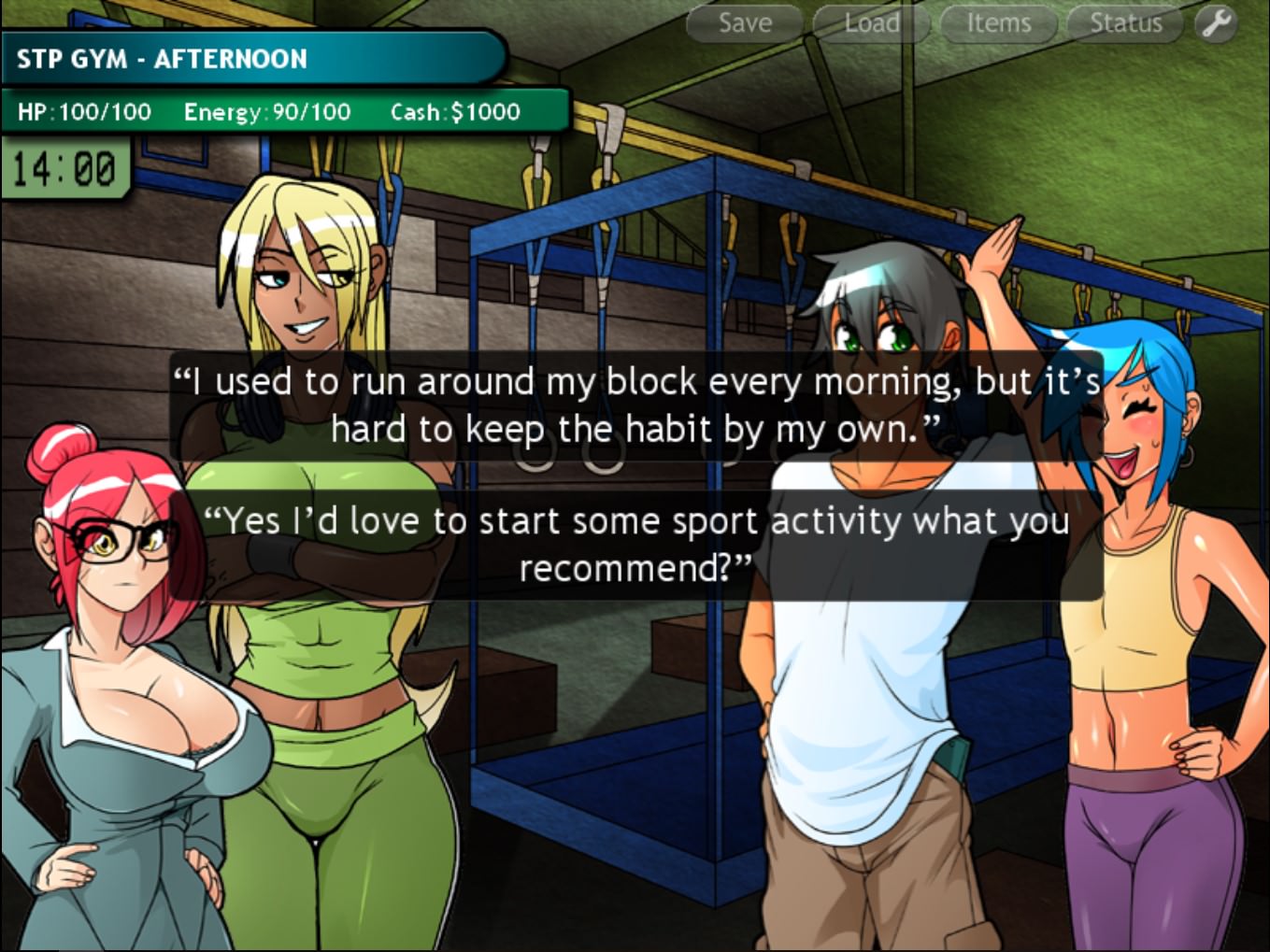Screen dimensions: 1270x952
Task: View the Status screen
Action: 1125,23
